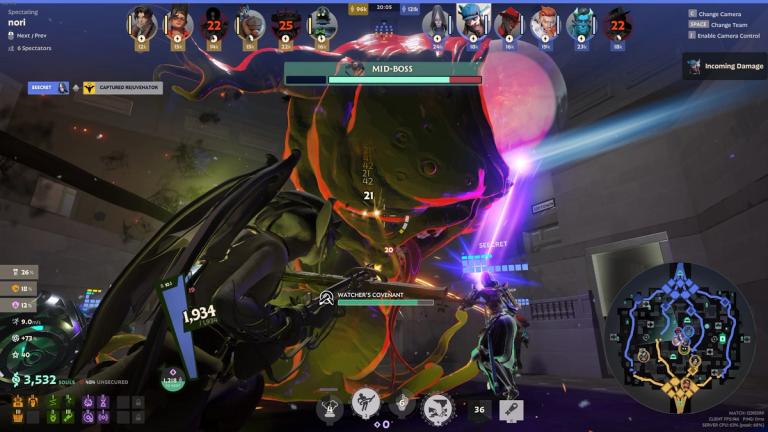
Task: Click the melee weapon icon beside ammo
Action: pyautogui.click(x=510, y=408)
